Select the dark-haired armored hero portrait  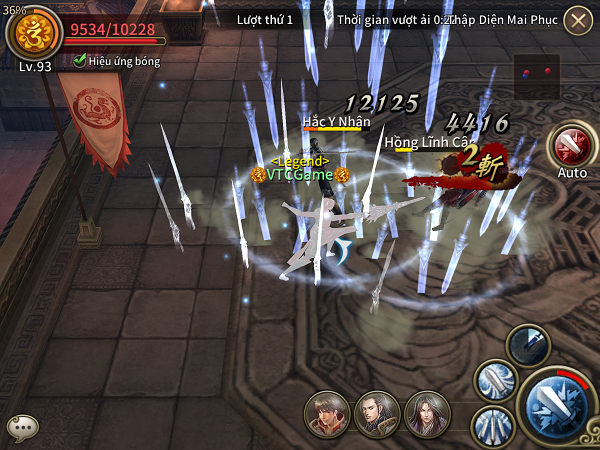coord(378,414)
